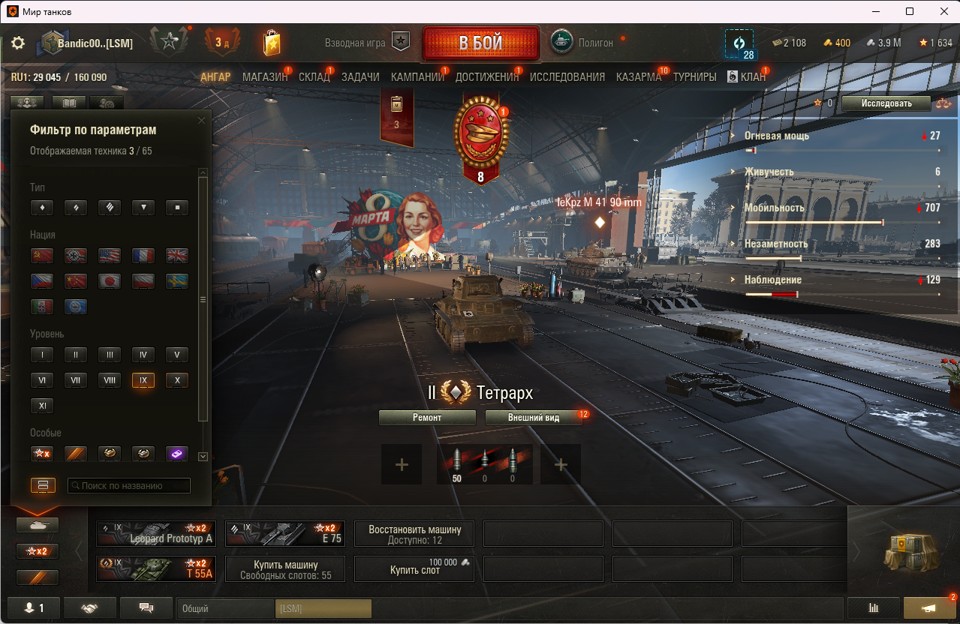Open «Внешний вид» customization

tap(533, 417)
